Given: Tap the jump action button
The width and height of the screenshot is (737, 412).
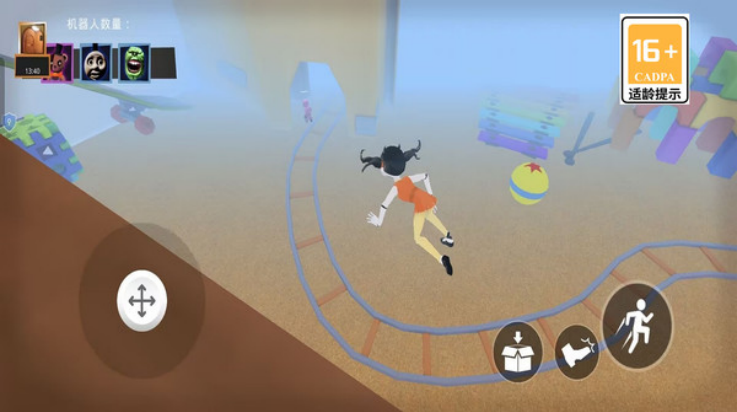Looking at the screenshot, I should pos(638,326).
